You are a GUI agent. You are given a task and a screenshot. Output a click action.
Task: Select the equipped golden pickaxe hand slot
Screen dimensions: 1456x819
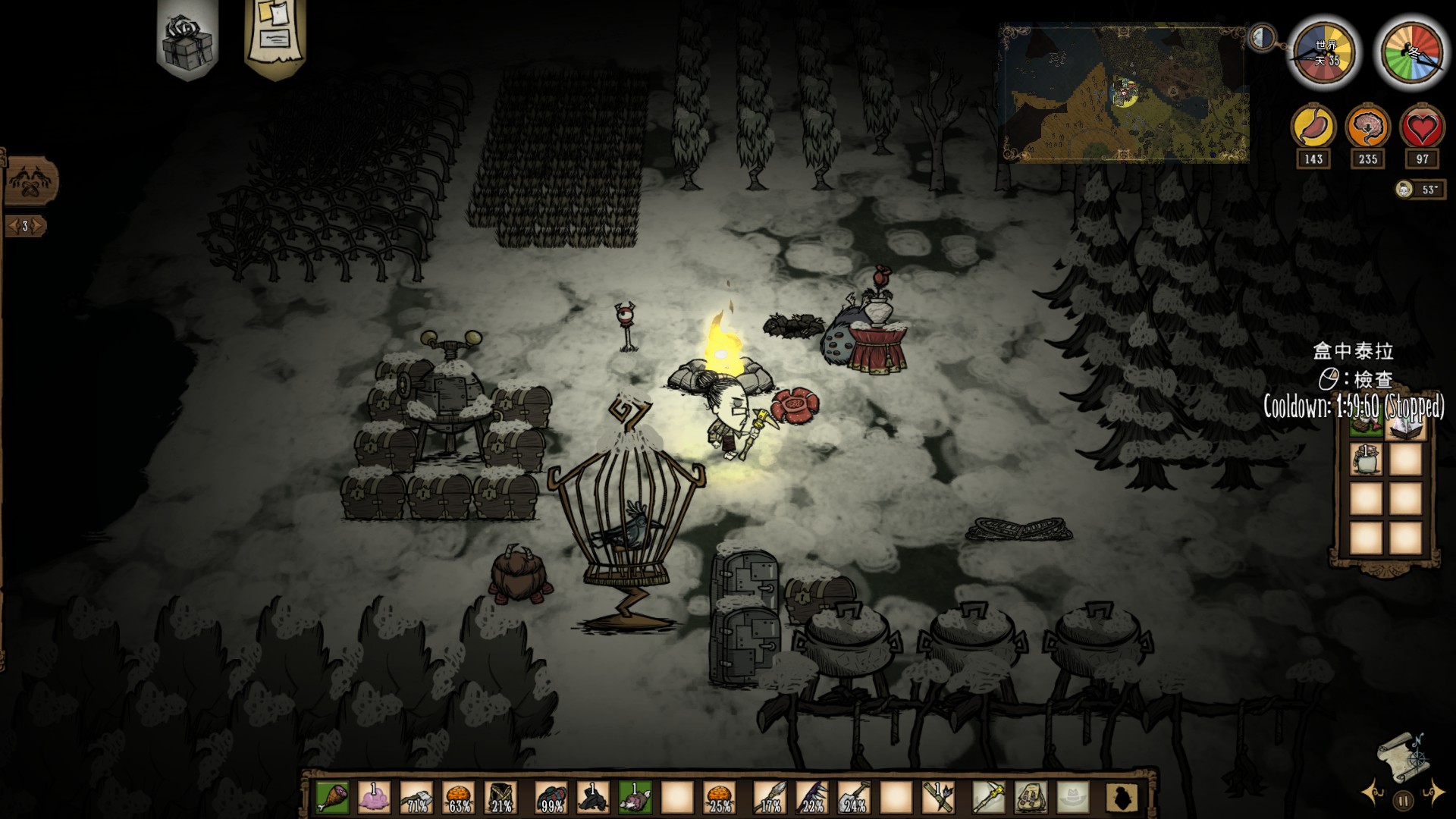click(989, 797)
